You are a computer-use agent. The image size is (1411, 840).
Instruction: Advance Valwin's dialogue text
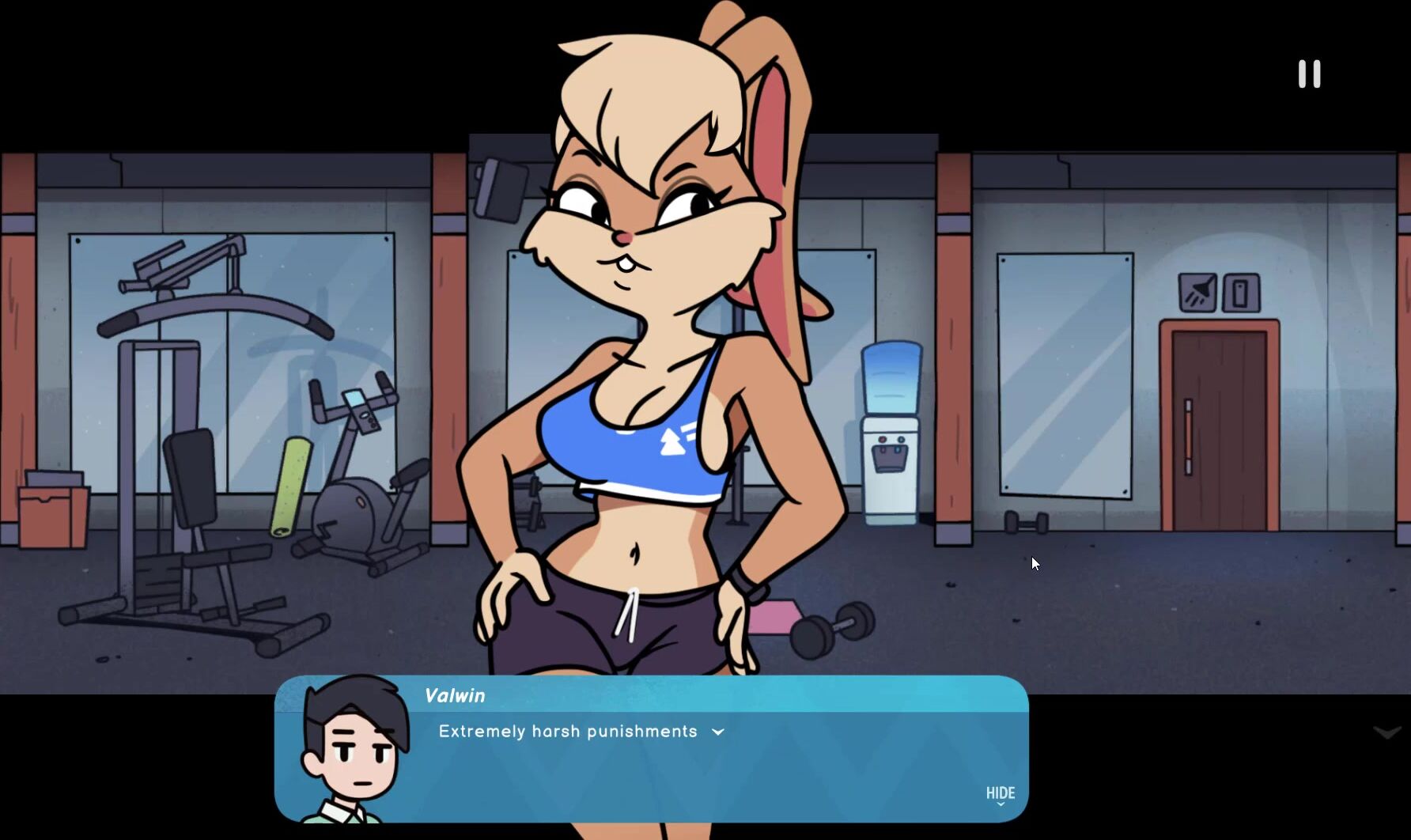pyautogui.click(x=718, y=732)
